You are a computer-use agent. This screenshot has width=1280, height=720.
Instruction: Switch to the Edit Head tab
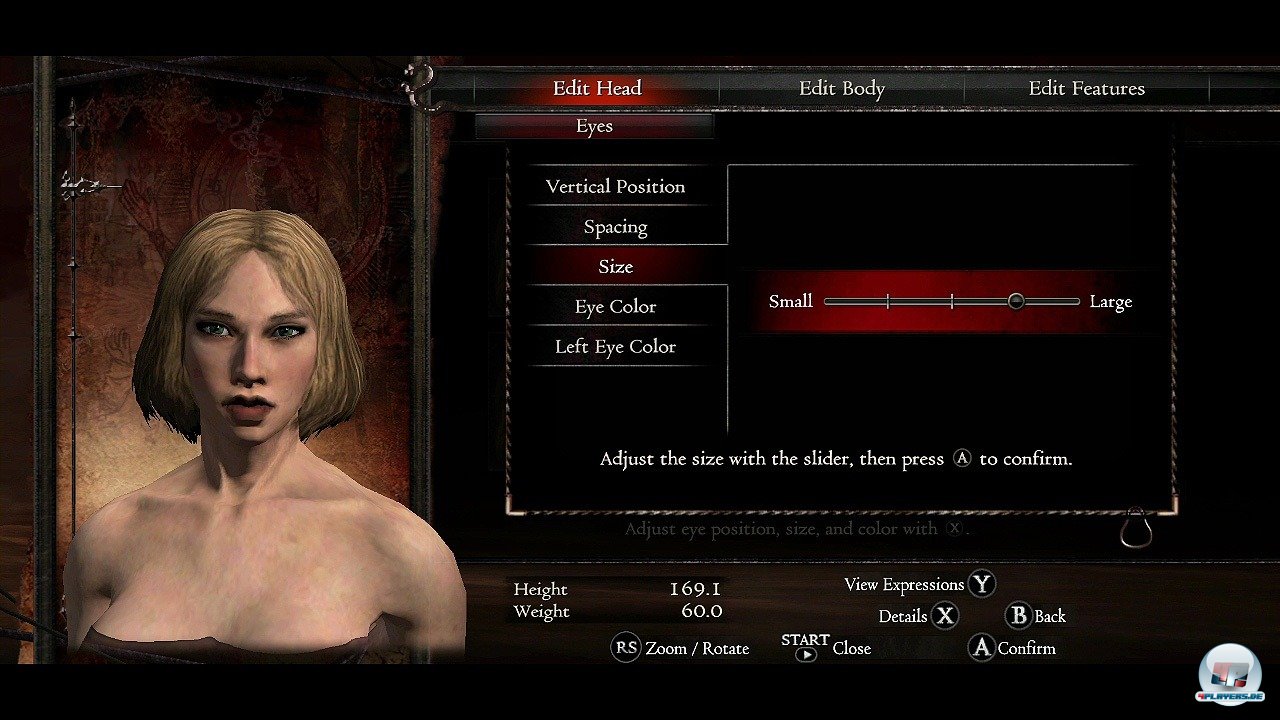pyautogui.click(x=597, y=88)
